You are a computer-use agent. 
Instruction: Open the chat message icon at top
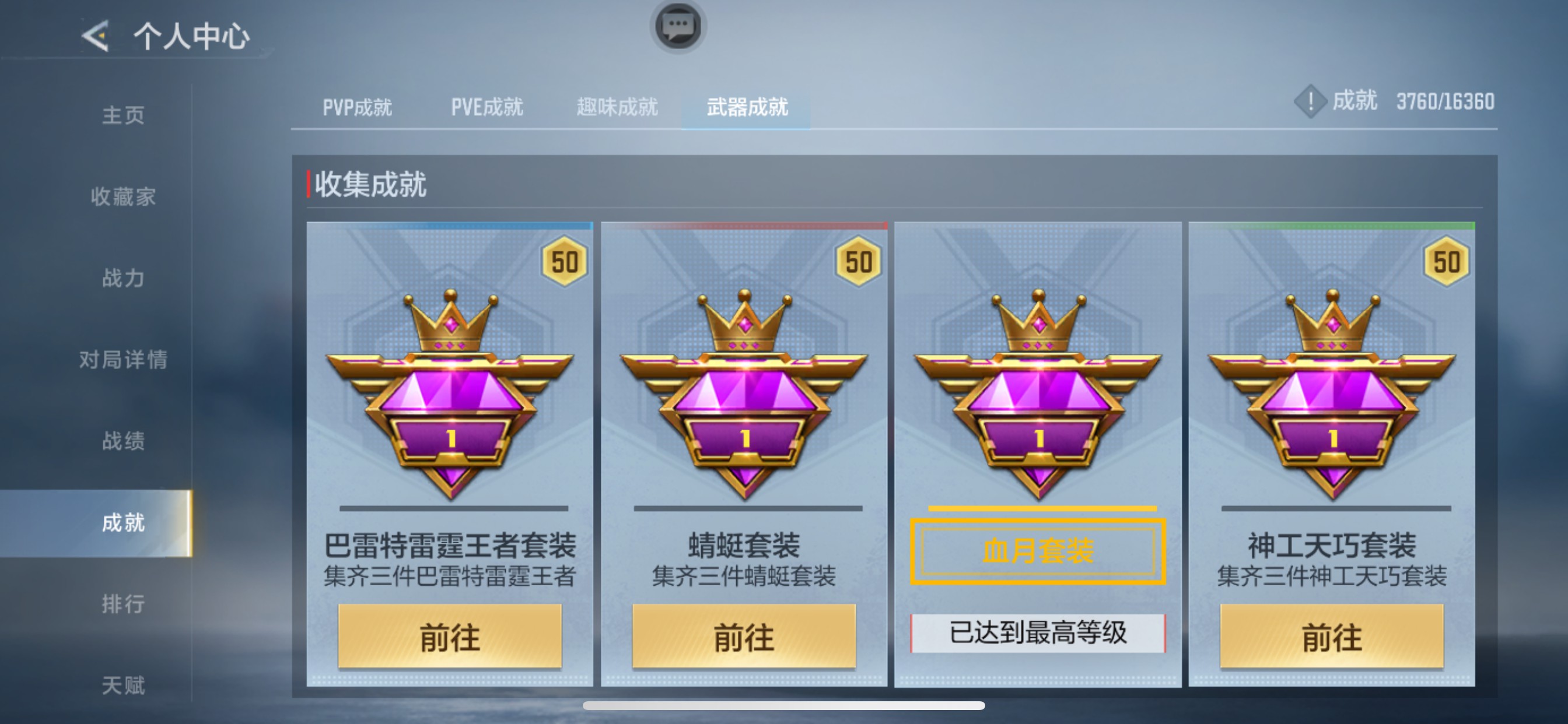click(677, 27)
